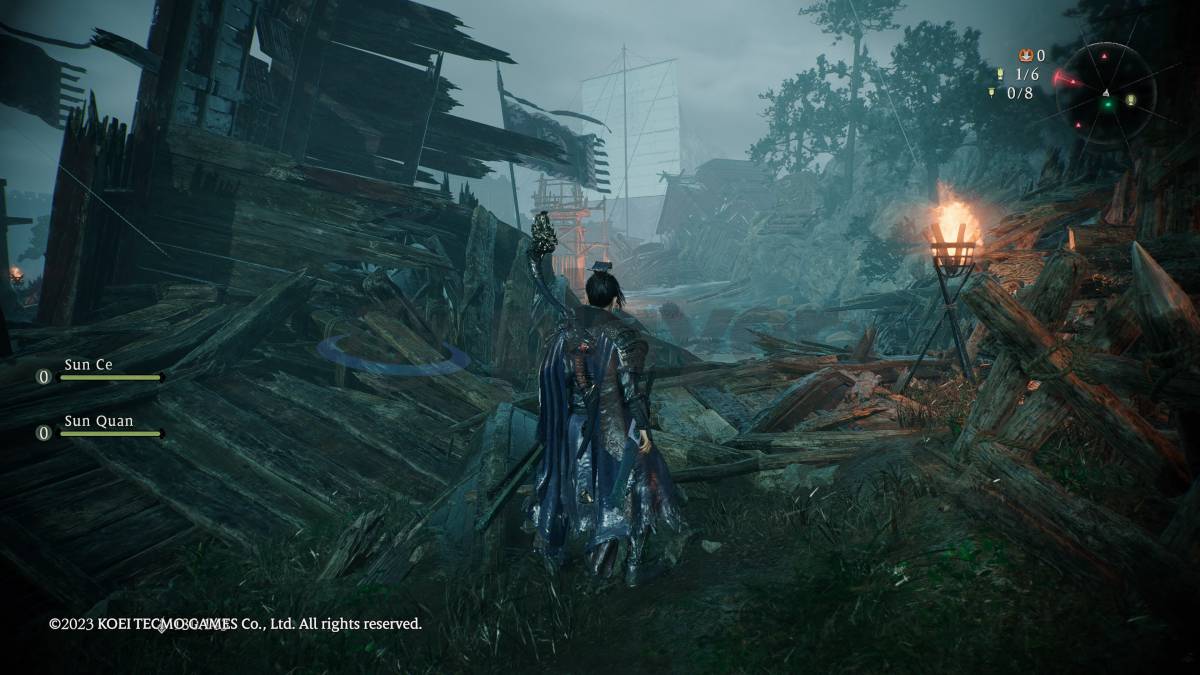Select ally Sun Ce in the party list

click(x=89, y=366)
